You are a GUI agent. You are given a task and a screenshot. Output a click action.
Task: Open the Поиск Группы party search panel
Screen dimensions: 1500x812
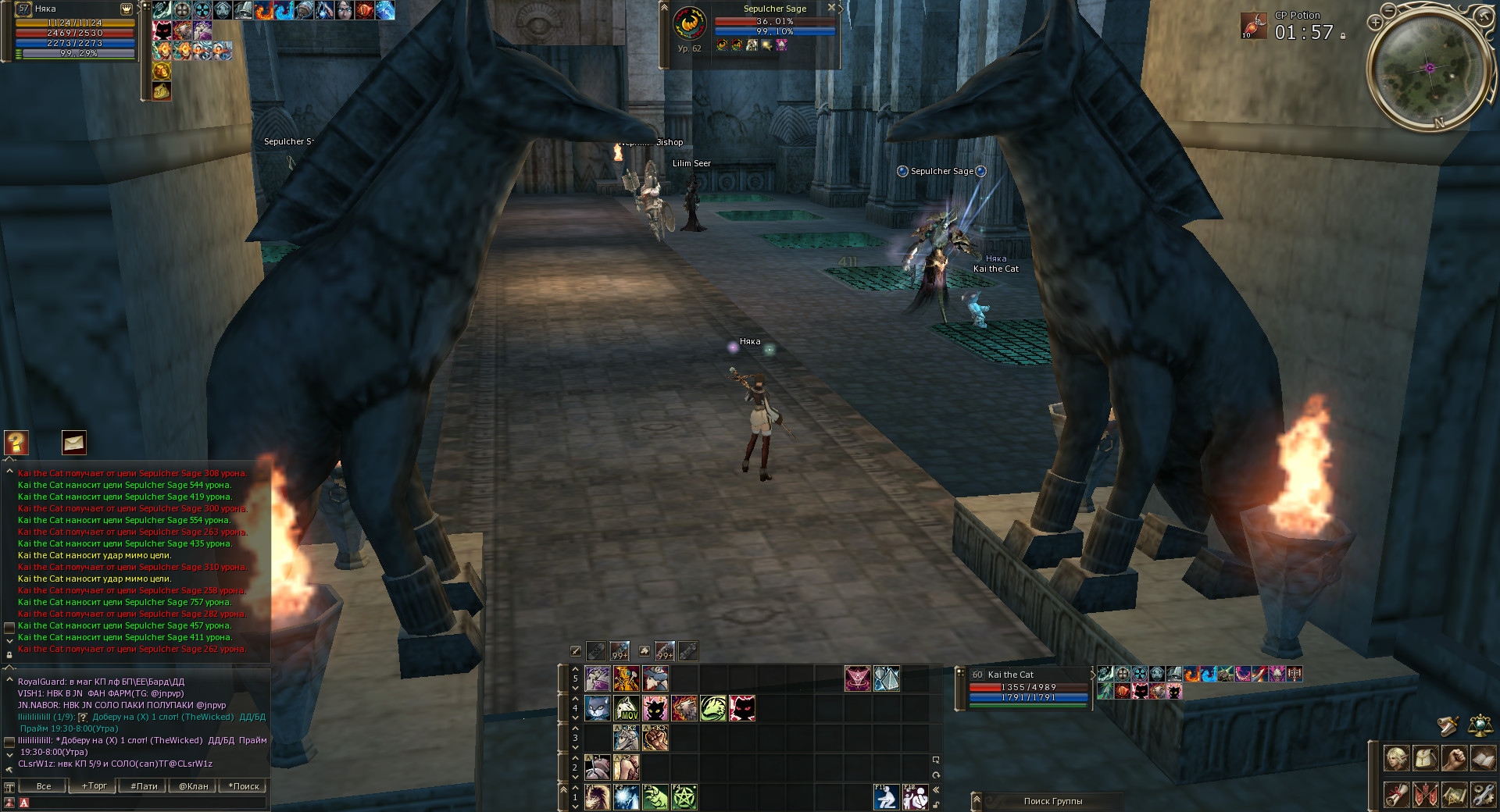pyautogui.click(x=1052, y=801)
